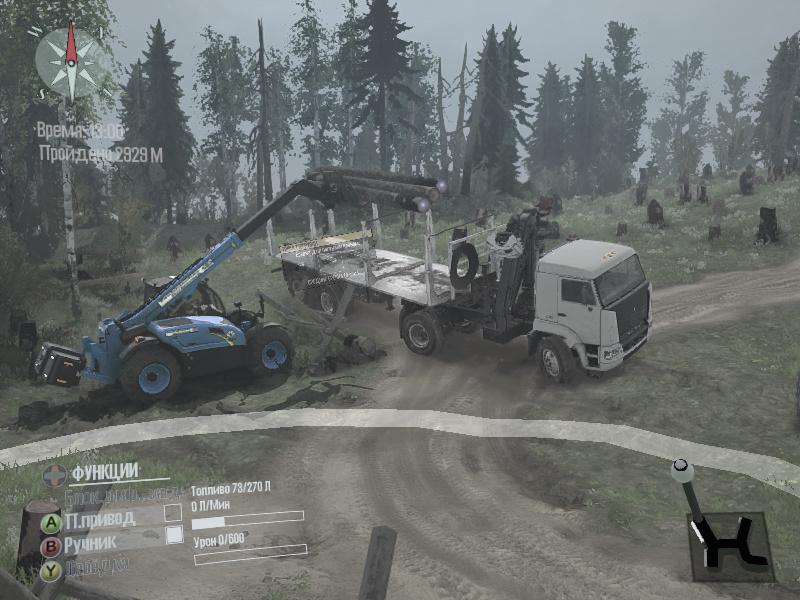Click the compass in the corner
The image size is (800, 600).
[x=69, y=60]
